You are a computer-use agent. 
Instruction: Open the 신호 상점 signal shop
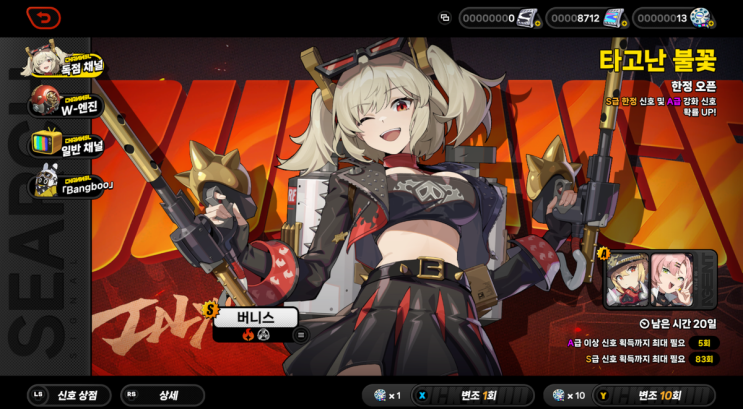[70, 395]
